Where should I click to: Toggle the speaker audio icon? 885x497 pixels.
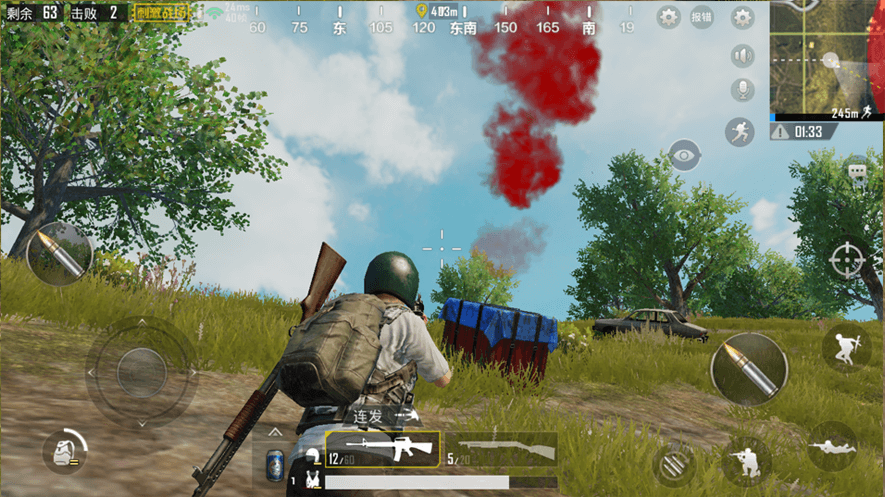tap(742, 55)
